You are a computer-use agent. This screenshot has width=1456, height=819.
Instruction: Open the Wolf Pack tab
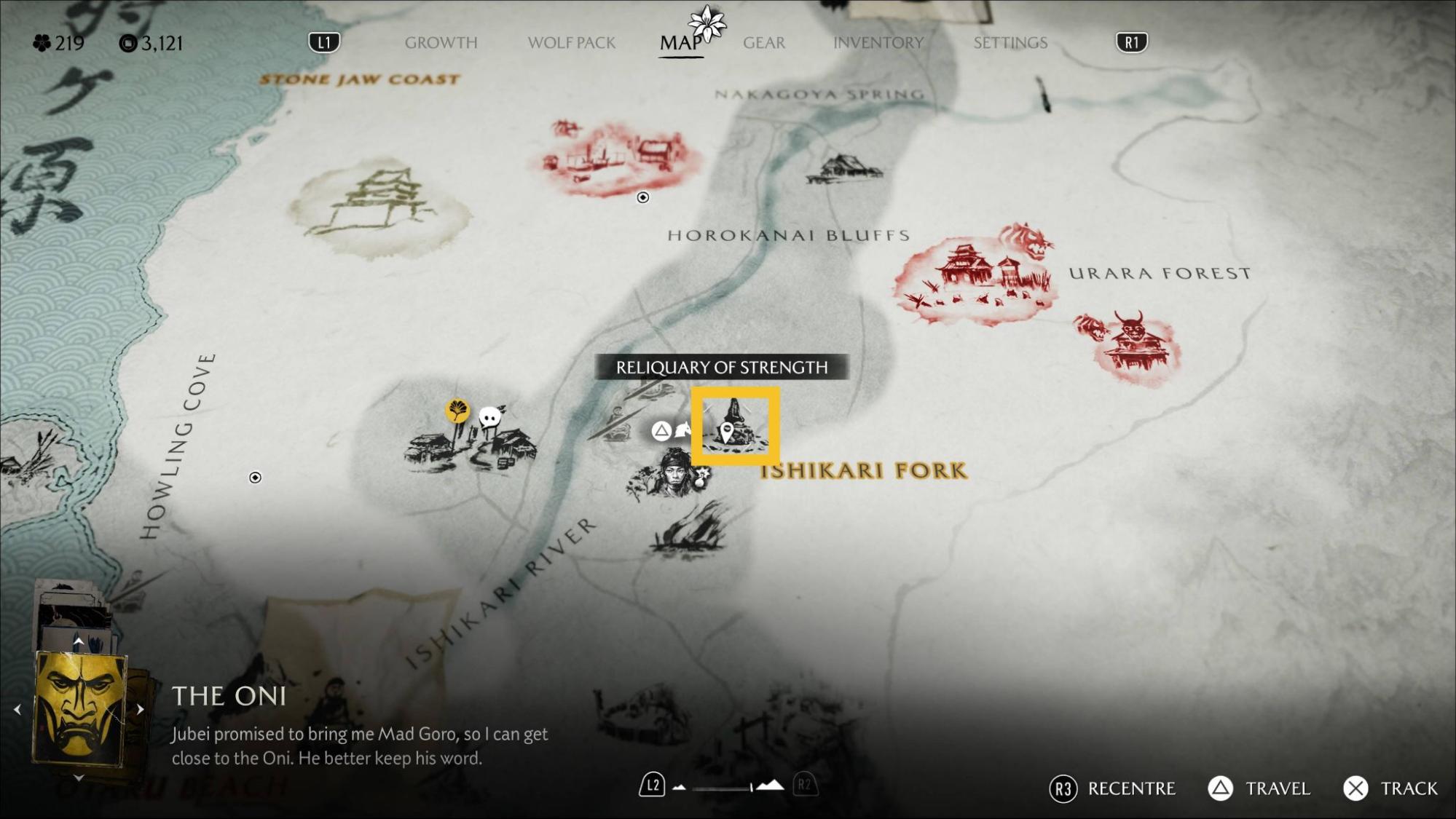(x=571, y=43)
